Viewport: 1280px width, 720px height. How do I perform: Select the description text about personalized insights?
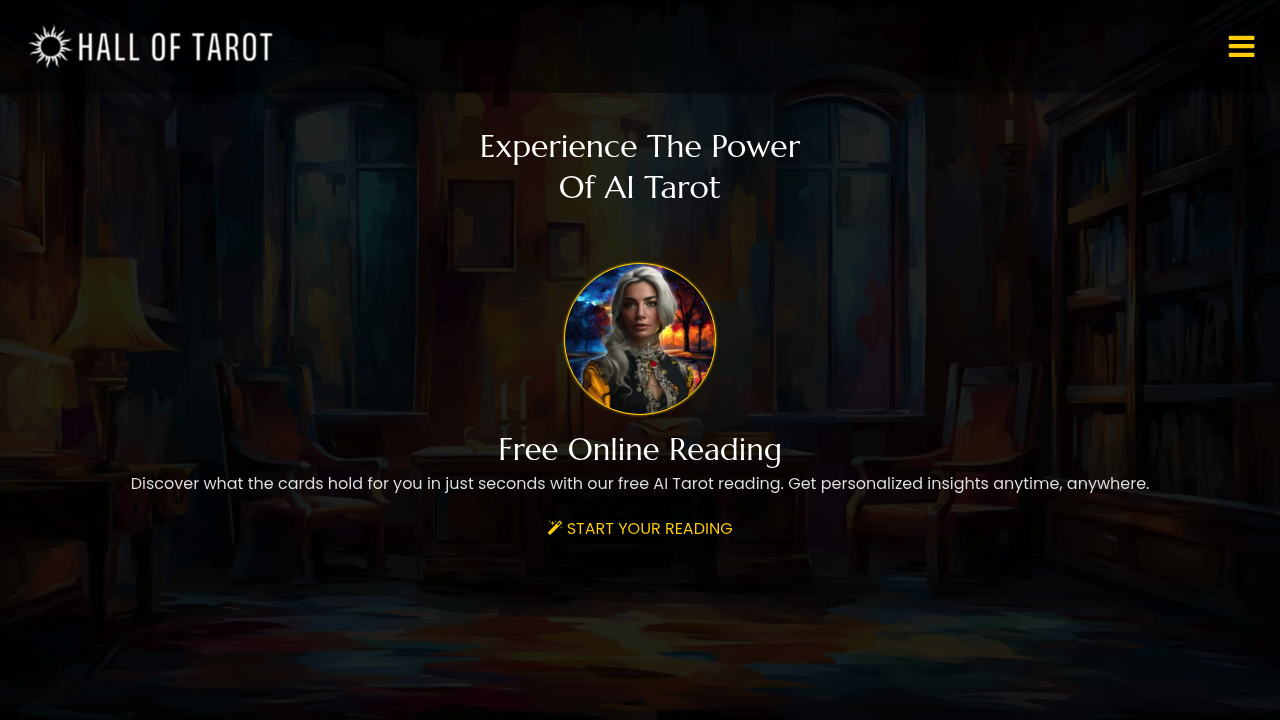point(639,483)
